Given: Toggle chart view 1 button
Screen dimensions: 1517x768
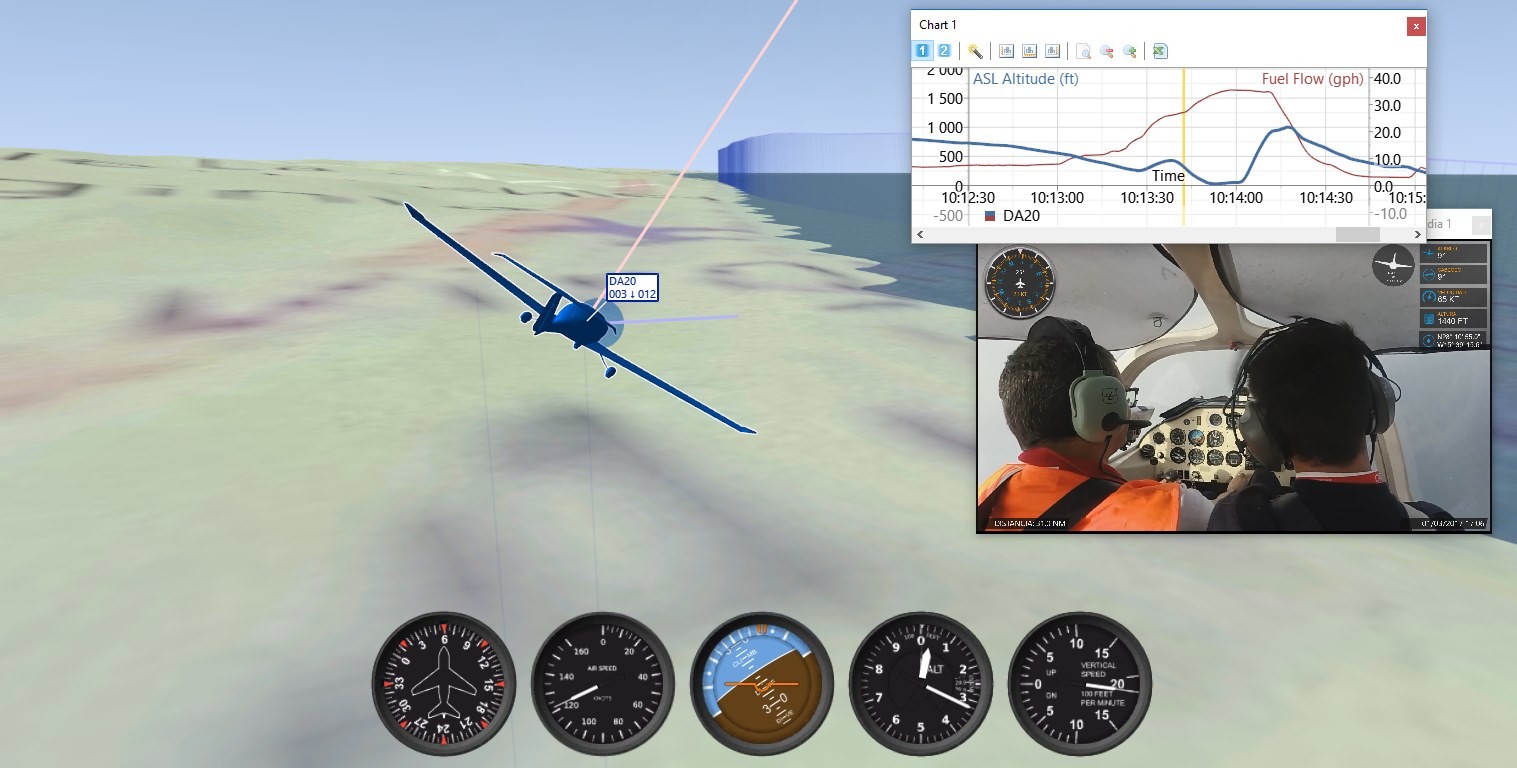Looking at the screenshot, I should point(921,50).
